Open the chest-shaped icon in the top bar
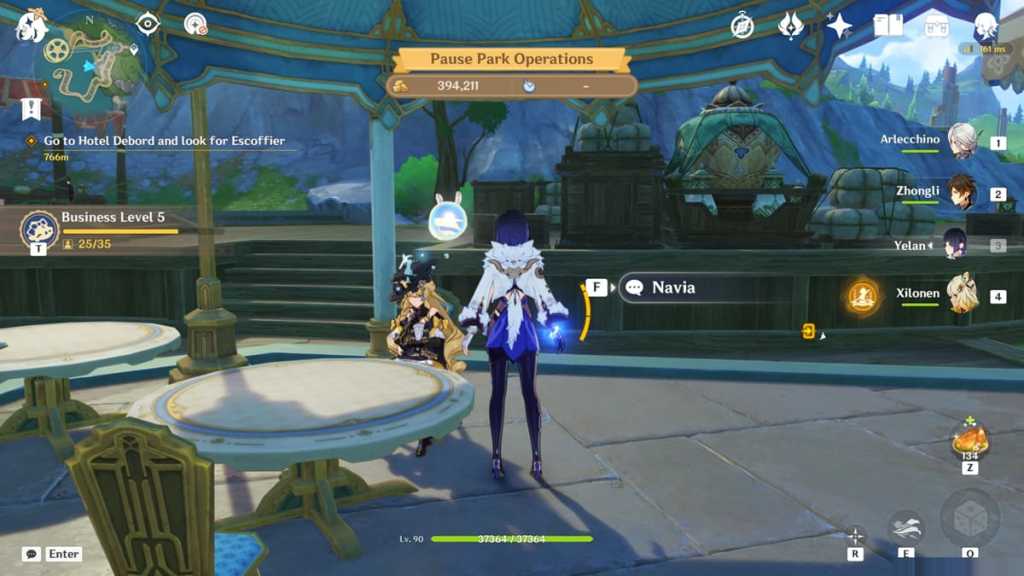Image resolution: width=1024 pixels, height=576 pixels. point(937,26)
